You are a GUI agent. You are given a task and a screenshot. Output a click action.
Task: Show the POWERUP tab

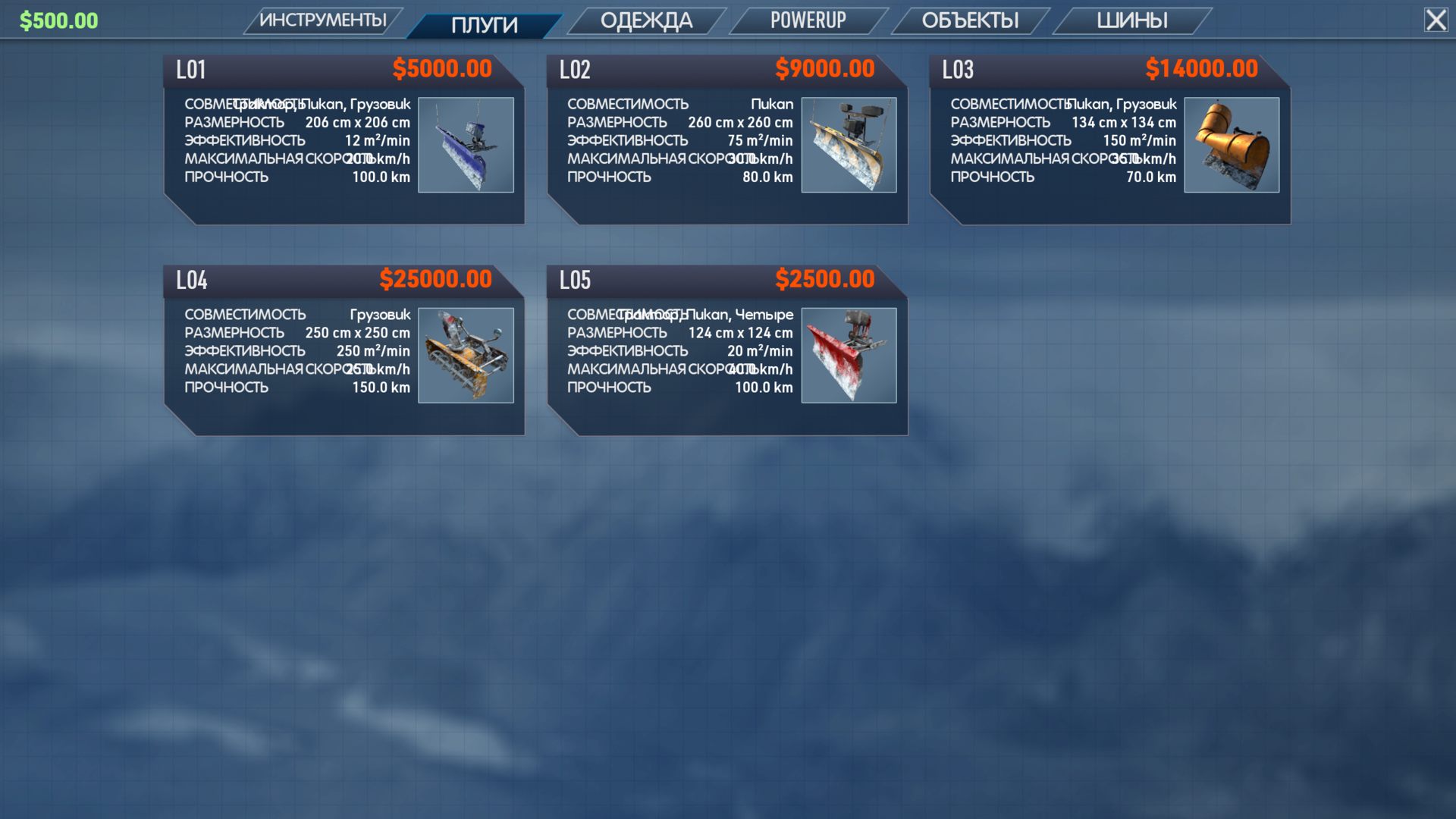808,20
